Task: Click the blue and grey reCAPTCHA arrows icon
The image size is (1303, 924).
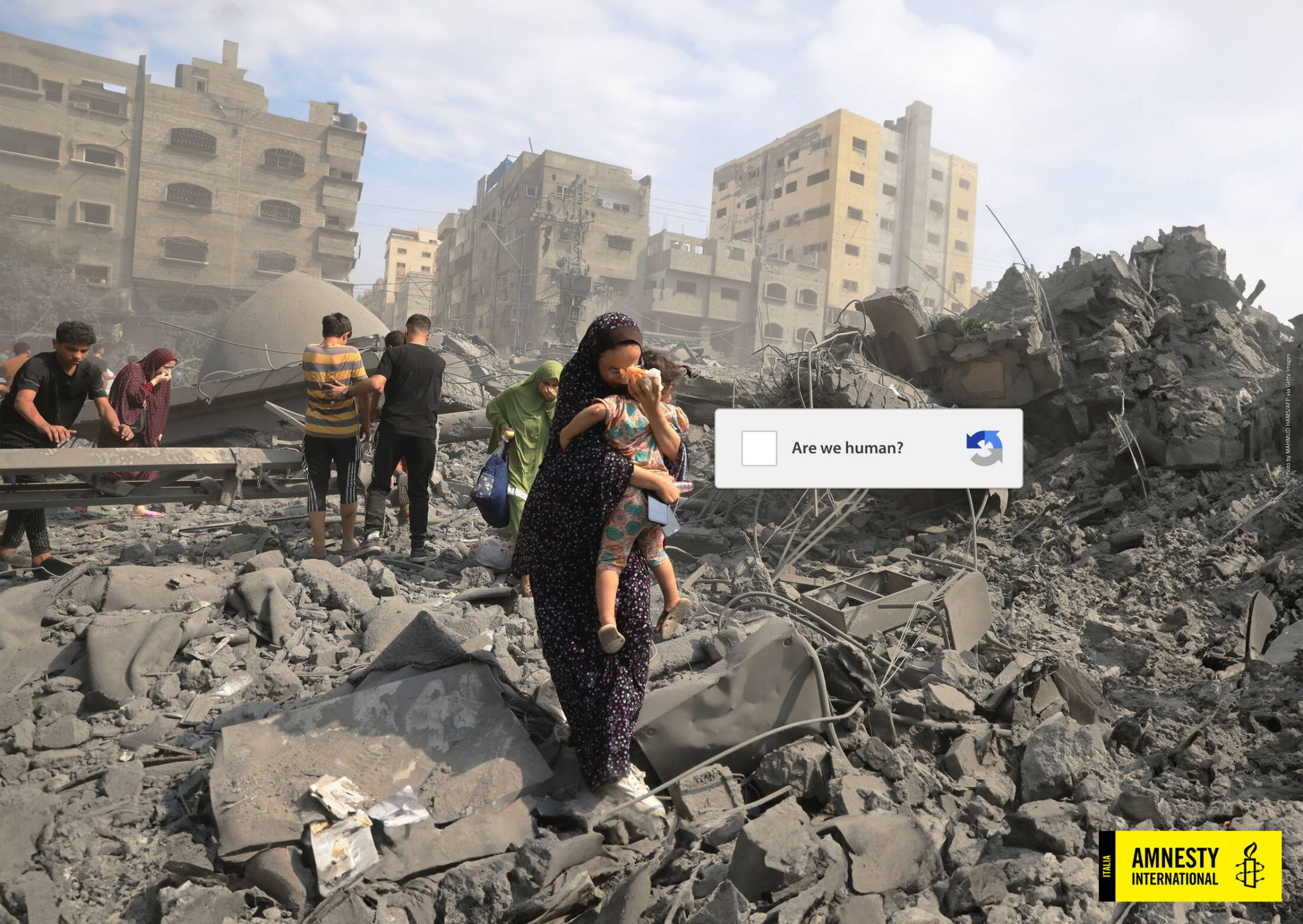Action: (x=984, y=448)
